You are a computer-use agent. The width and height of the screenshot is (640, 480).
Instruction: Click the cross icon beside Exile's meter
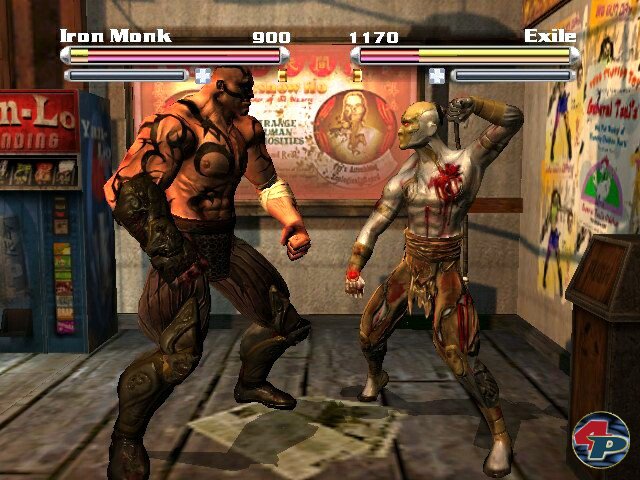point(436,74)
